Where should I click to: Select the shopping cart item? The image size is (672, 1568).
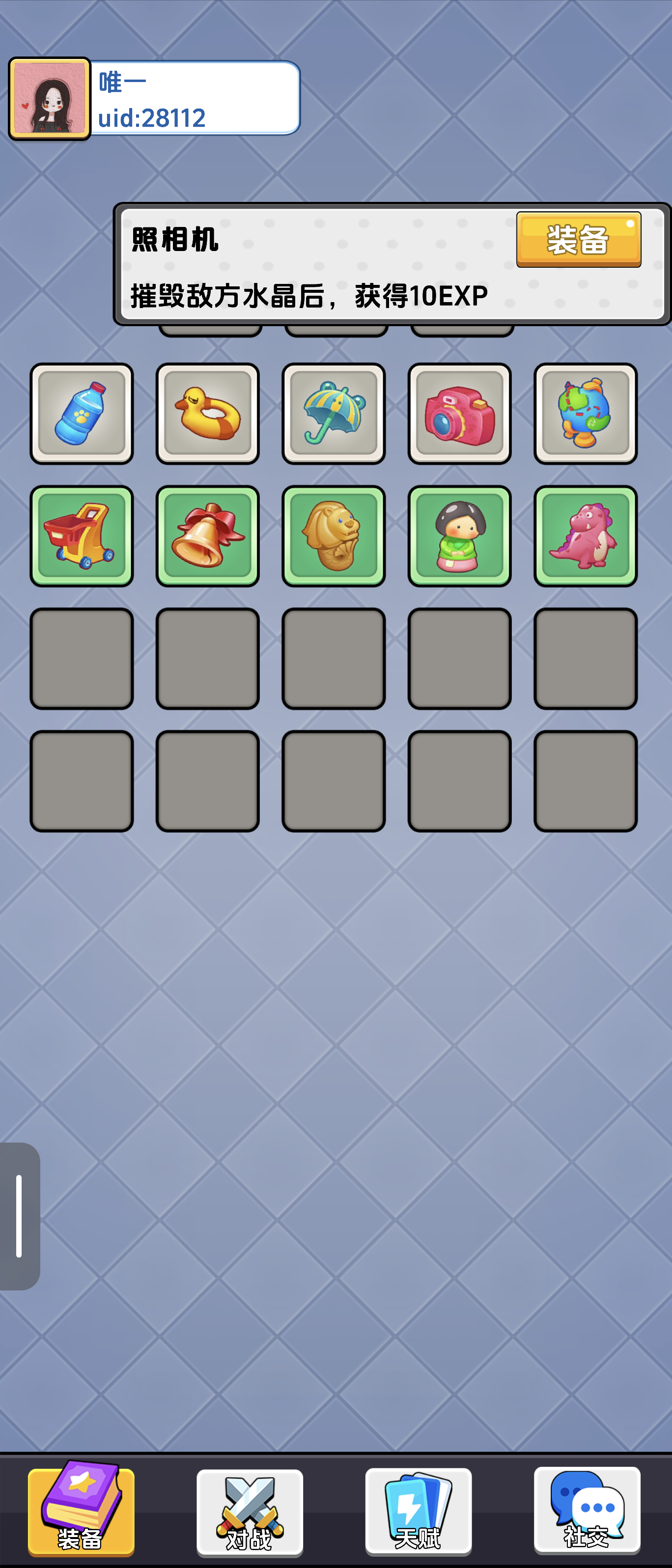coord(83,535)
